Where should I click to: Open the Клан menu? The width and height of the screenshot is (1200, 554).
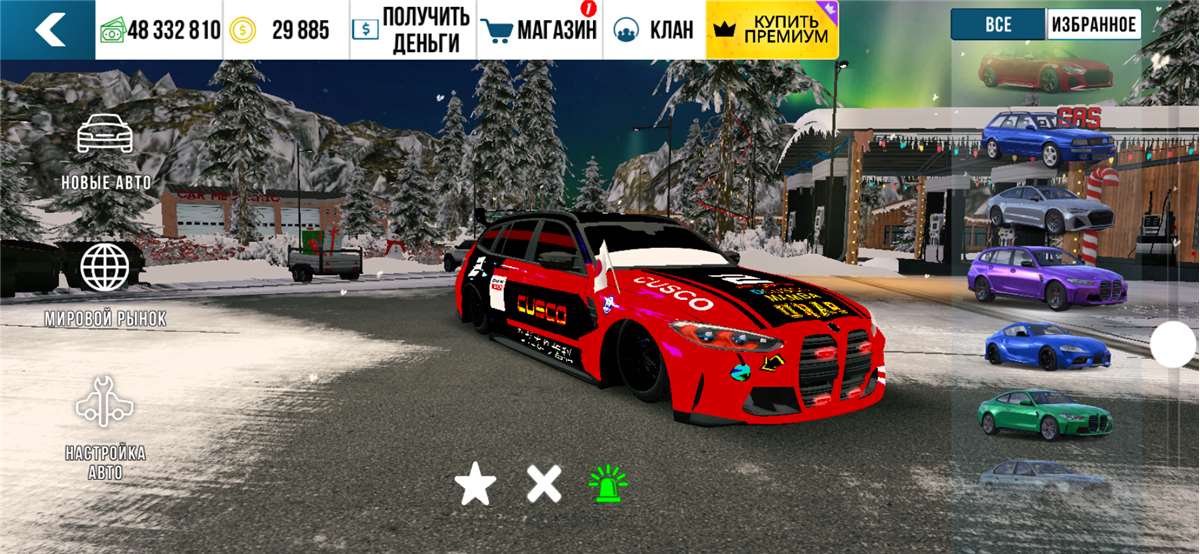(654, 30)
